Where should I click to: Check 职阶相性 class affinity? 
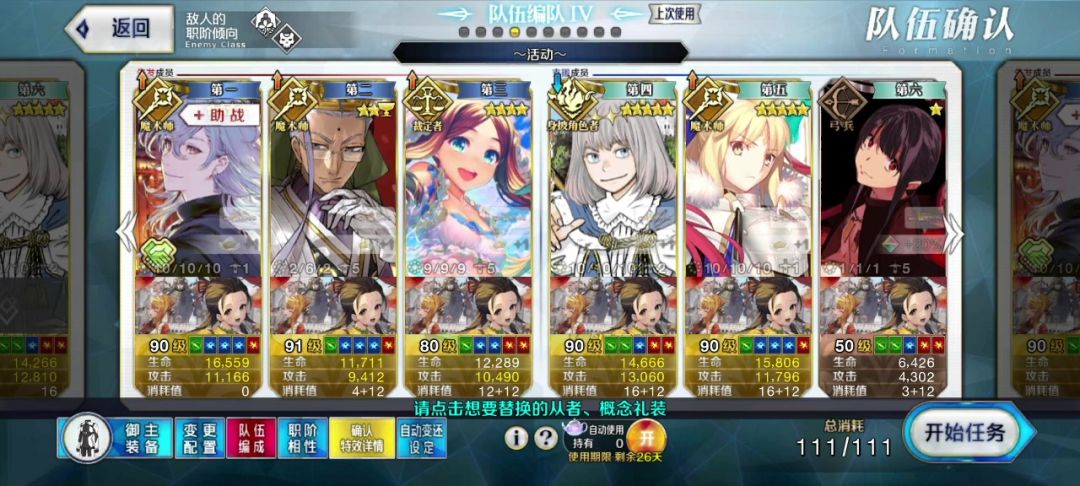[301, 437]
